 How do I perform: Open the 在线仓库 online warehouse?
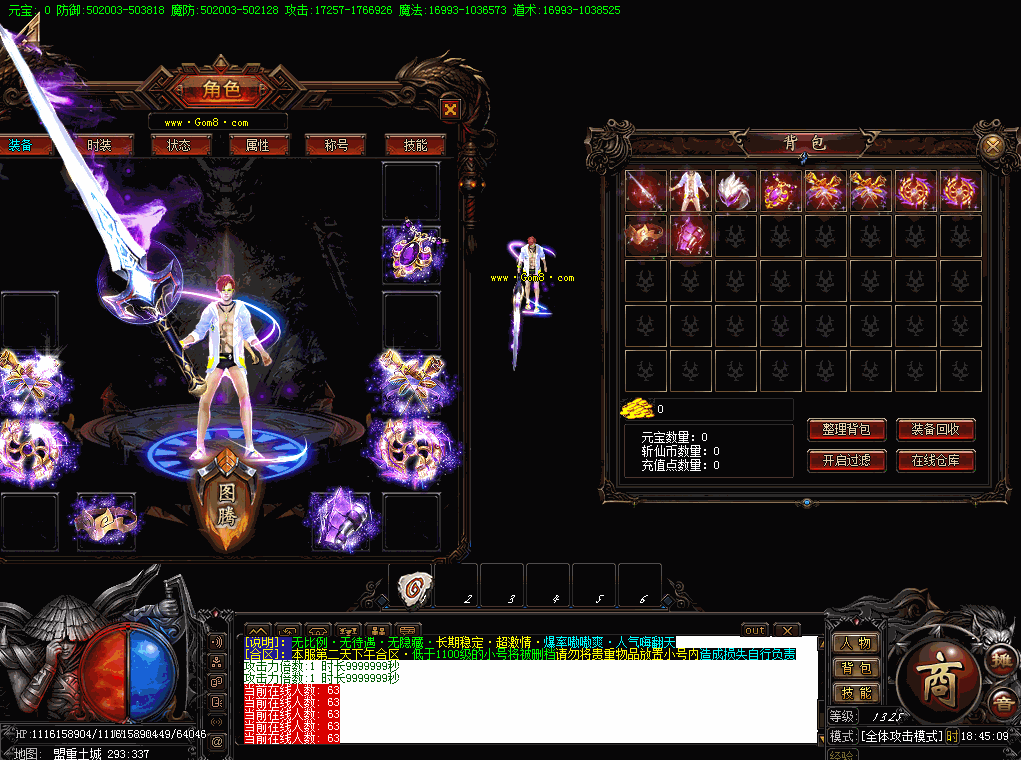[935, 461]
